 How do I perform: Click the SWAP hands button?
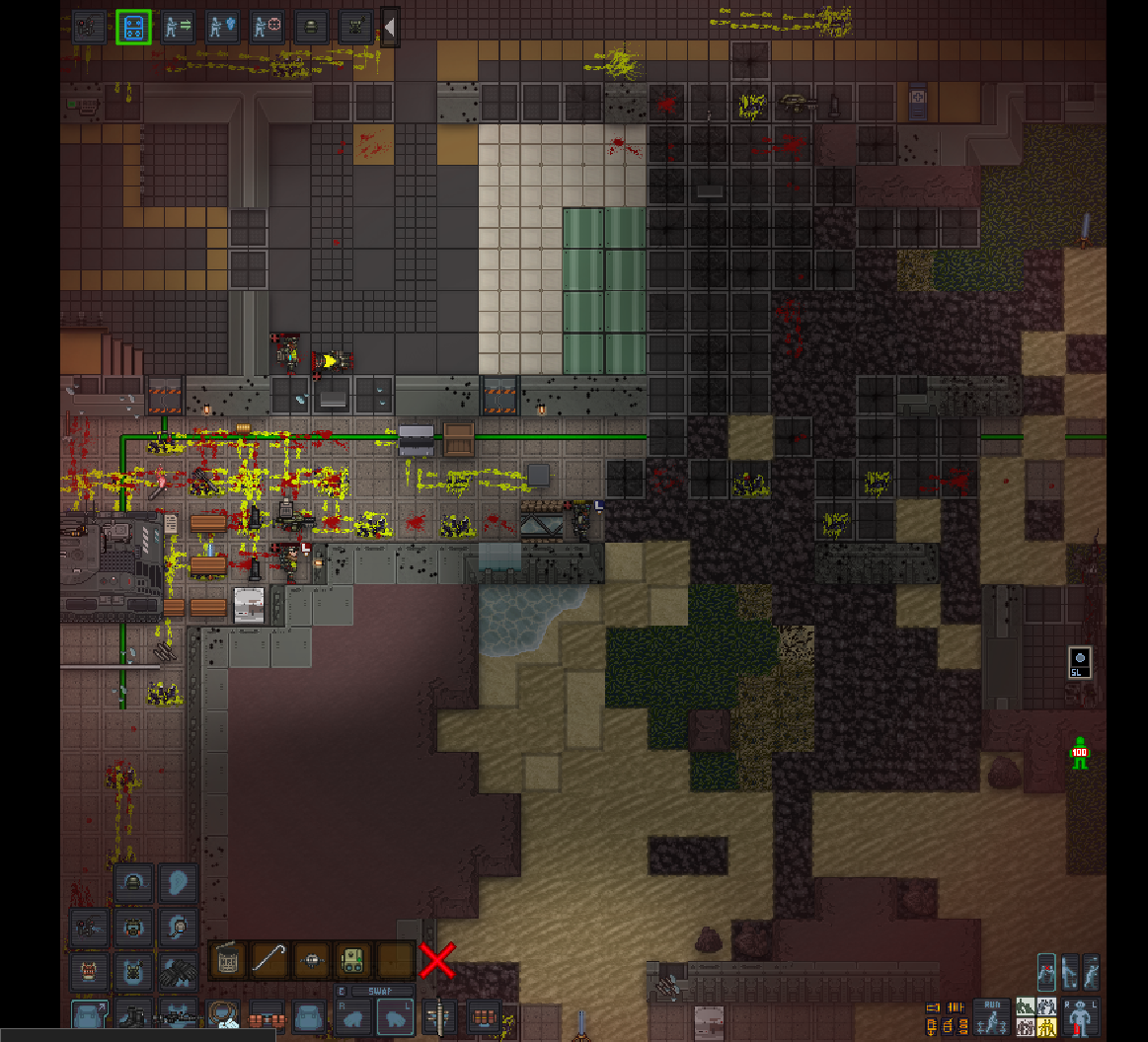pos(383,991)
